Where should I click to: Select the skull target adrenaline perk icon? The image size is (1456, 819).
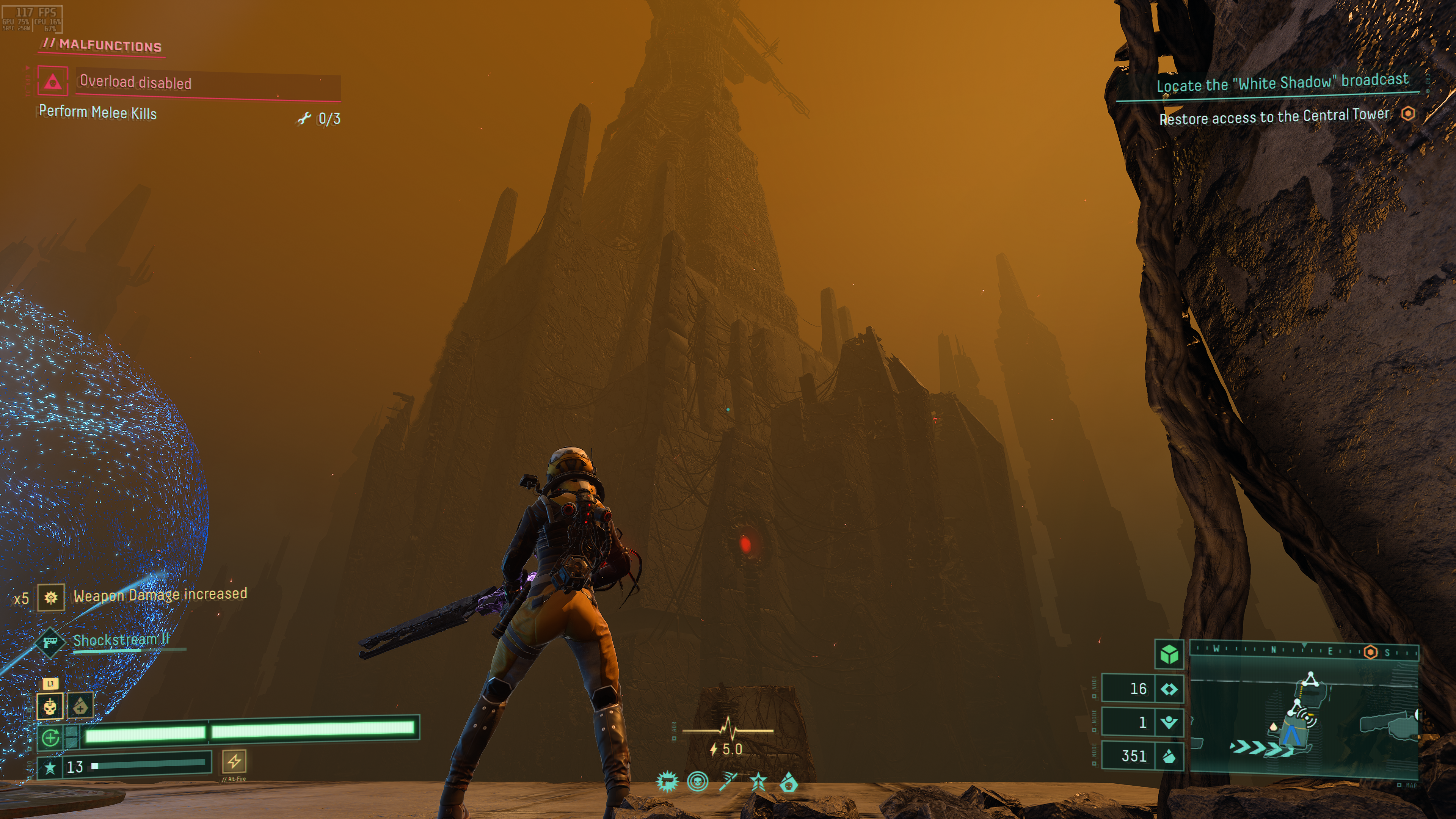(698, 782)
